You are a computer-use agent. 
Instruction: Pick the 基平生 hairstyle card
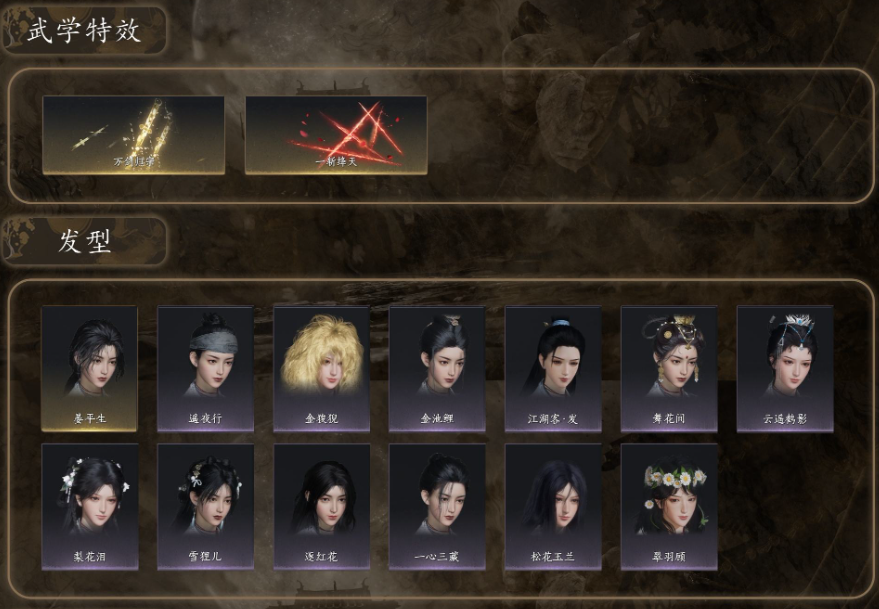pyautogui.click(x=89, y=368)
